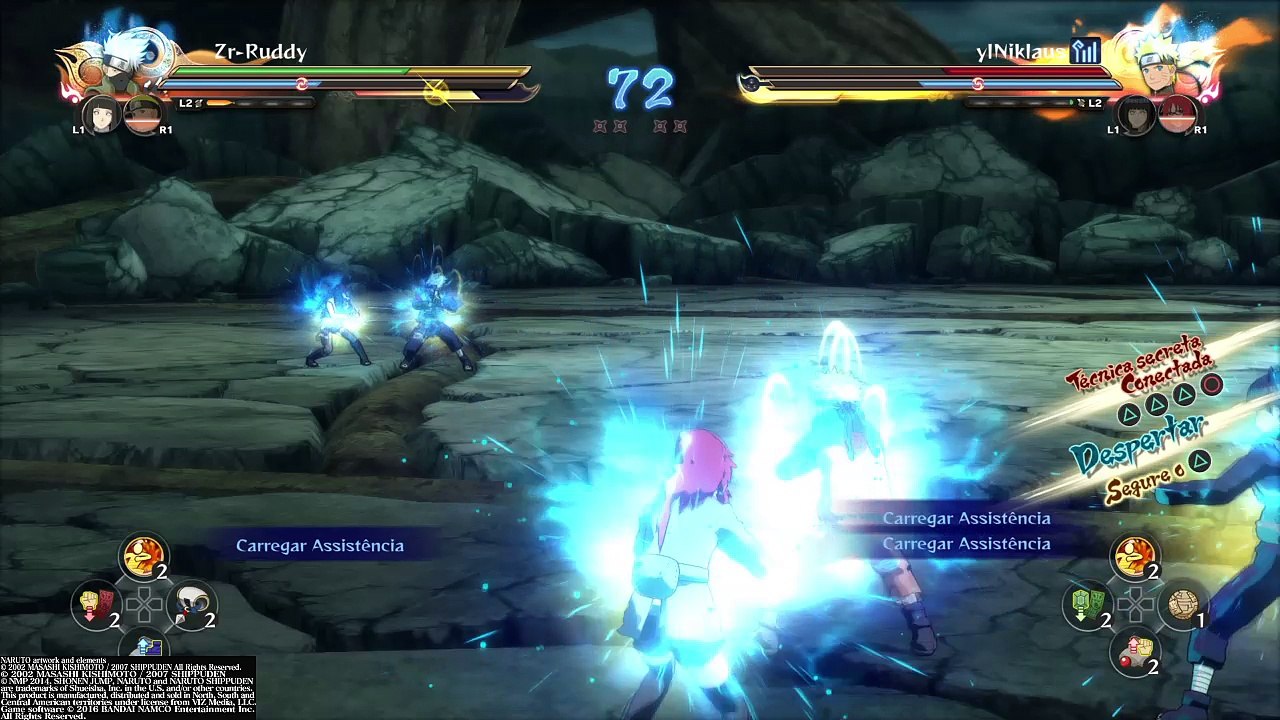Use the green gem down-arrow item
This screenshot has width=1280, height=720.
1087,605
